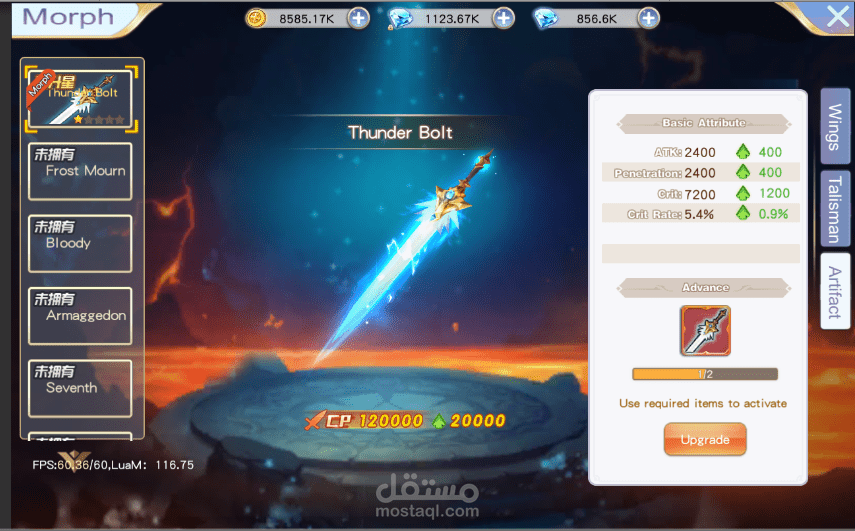Choose Frost Mourn from the morph list
The width and height of the screenshot is (855, 531).
(x=81, y=169)
